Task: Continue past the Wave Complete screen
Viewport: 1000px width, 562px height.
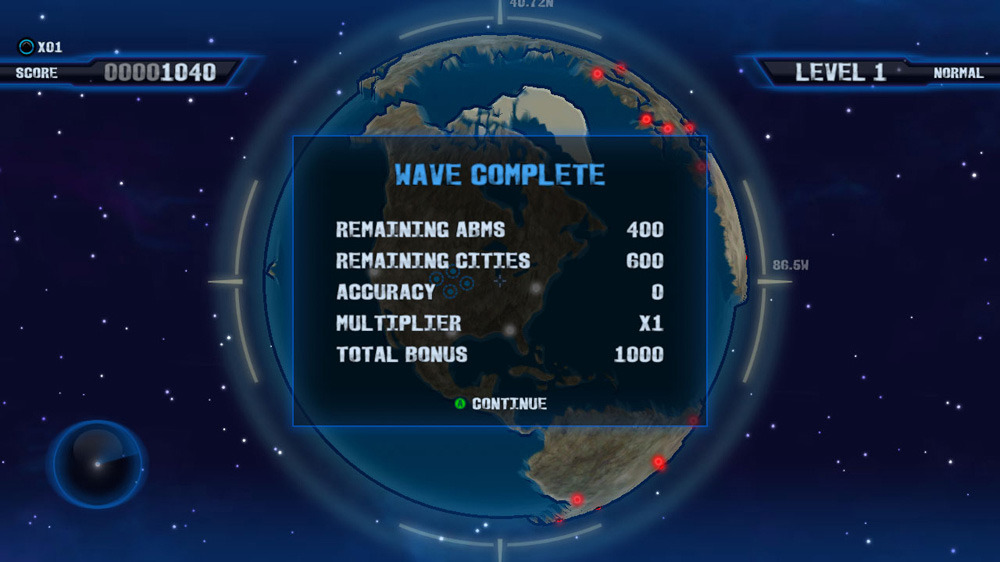Action: (x=501, y=404)
